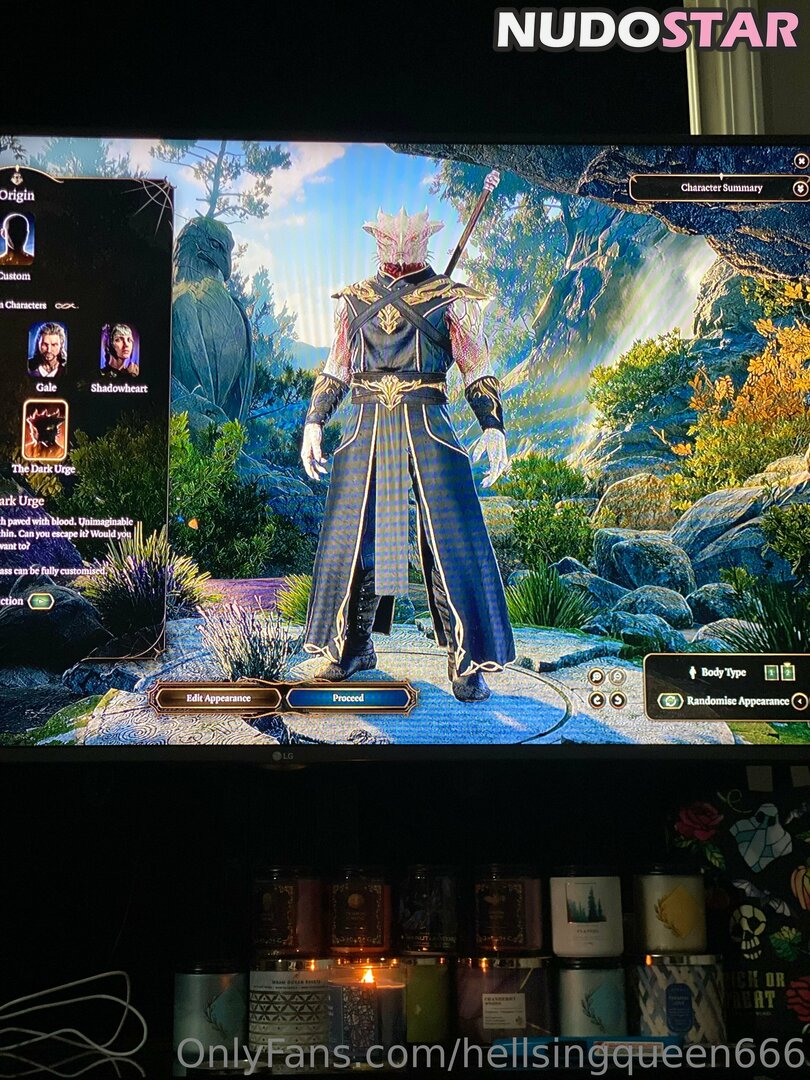Rotate character with the clockwise arrow icon
The image size is (810, 1080).
[618, 699]
